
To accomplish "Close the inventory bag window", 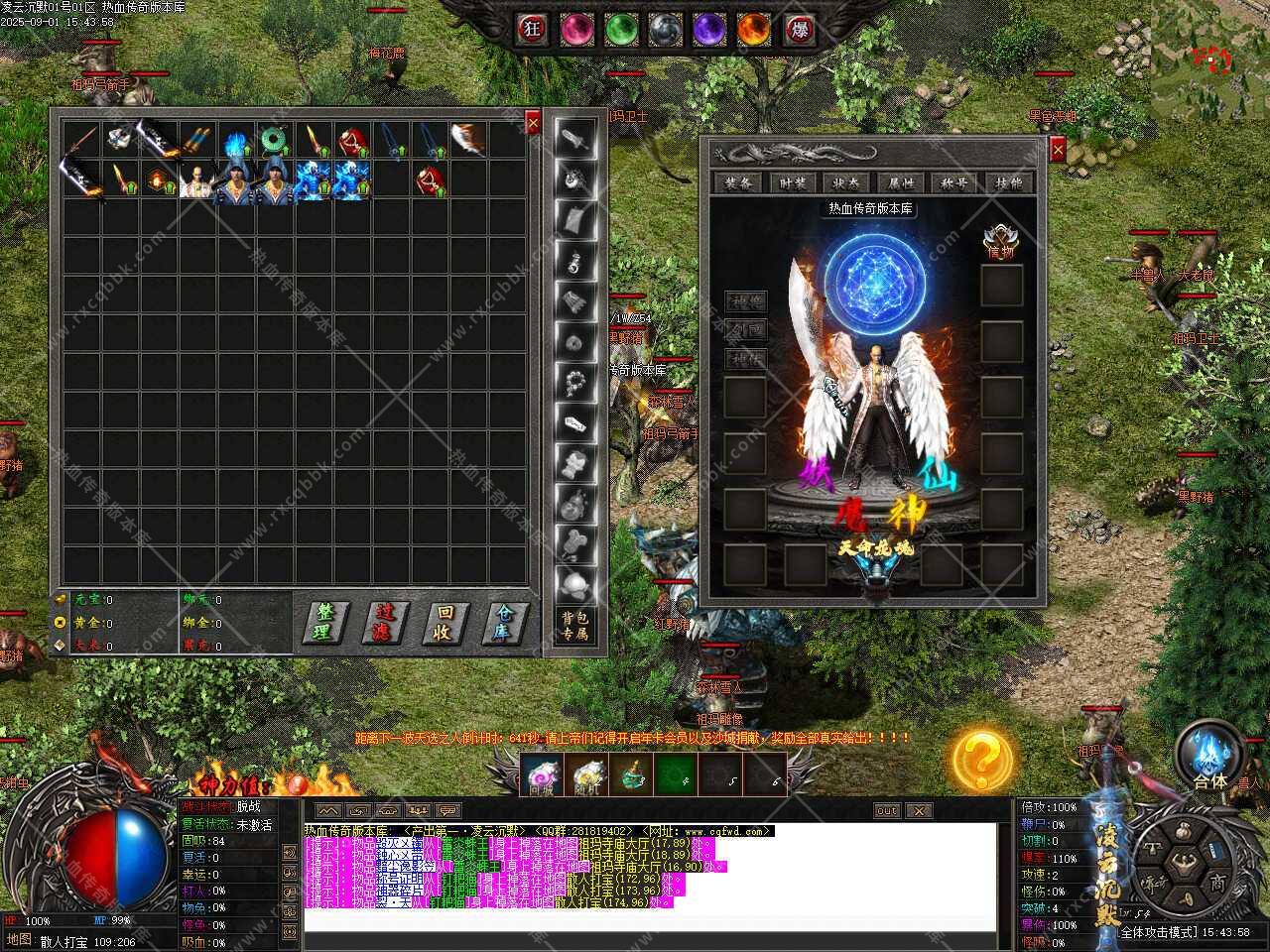I will tap(533, 122).
